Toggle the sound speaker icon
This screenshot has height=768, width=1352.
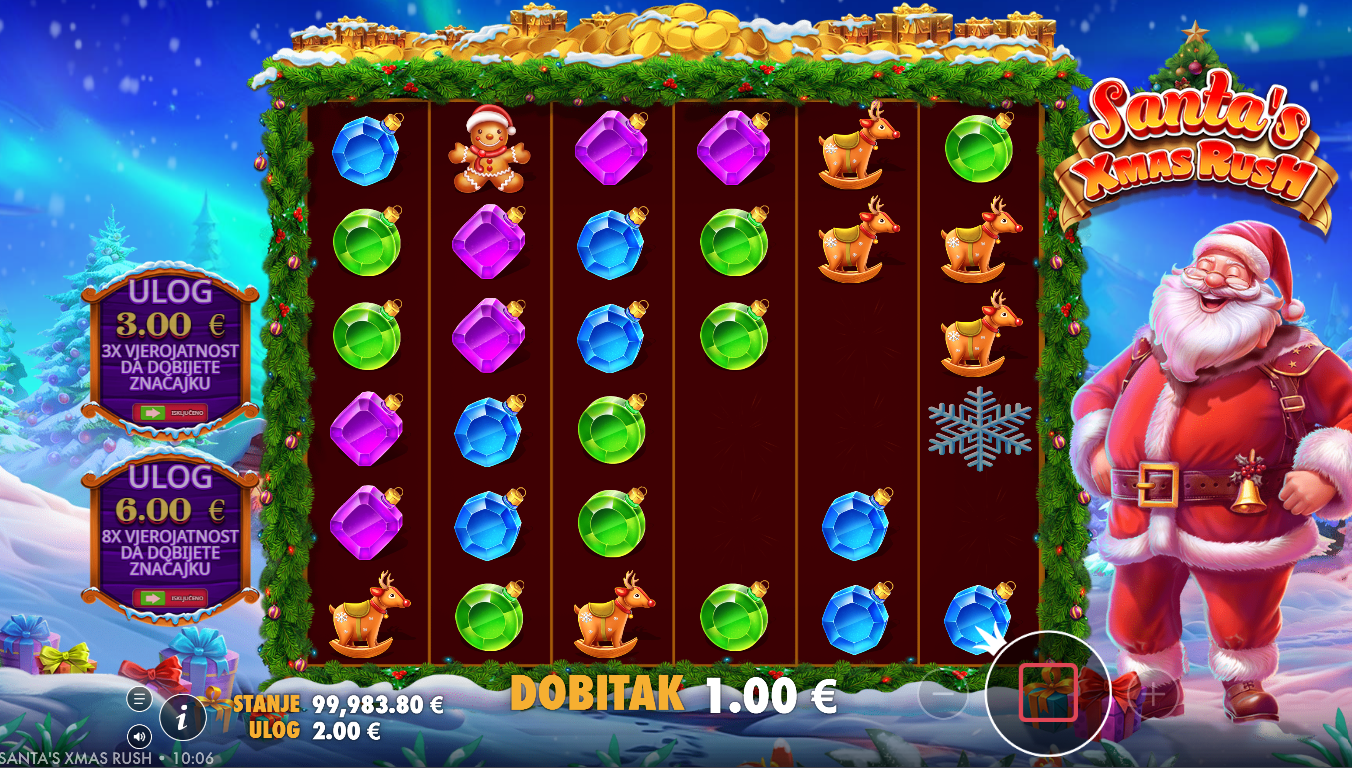(139, 737)
